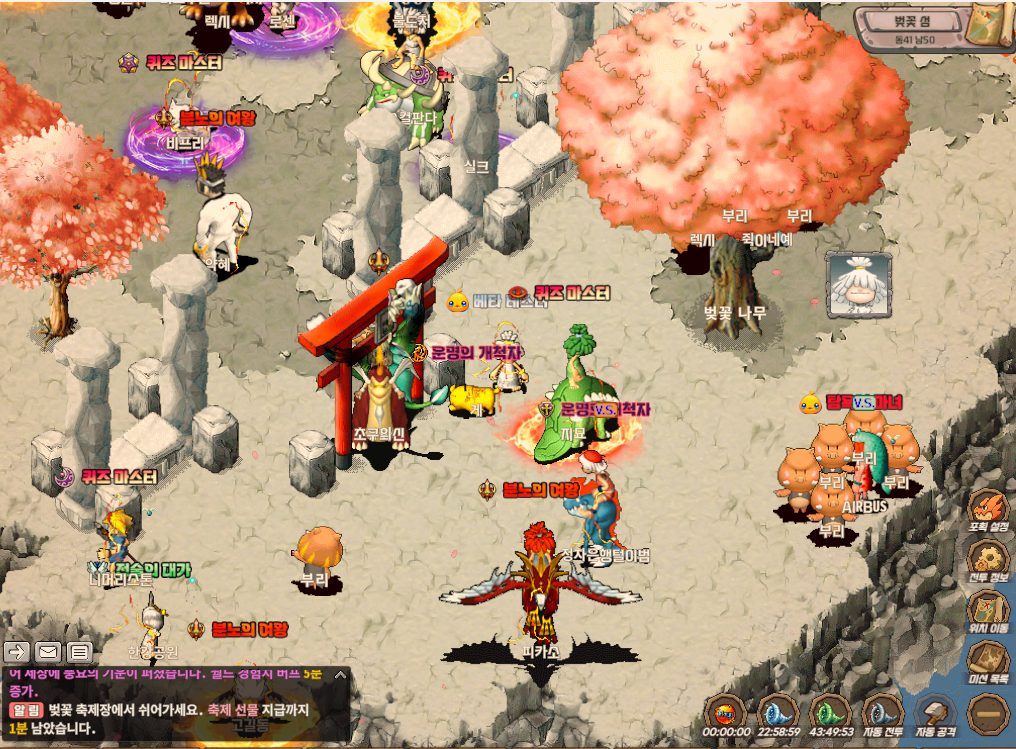Toggle 자동 전투 auto battle
This screenshot has height=749, width=1016.
[883, 714]
